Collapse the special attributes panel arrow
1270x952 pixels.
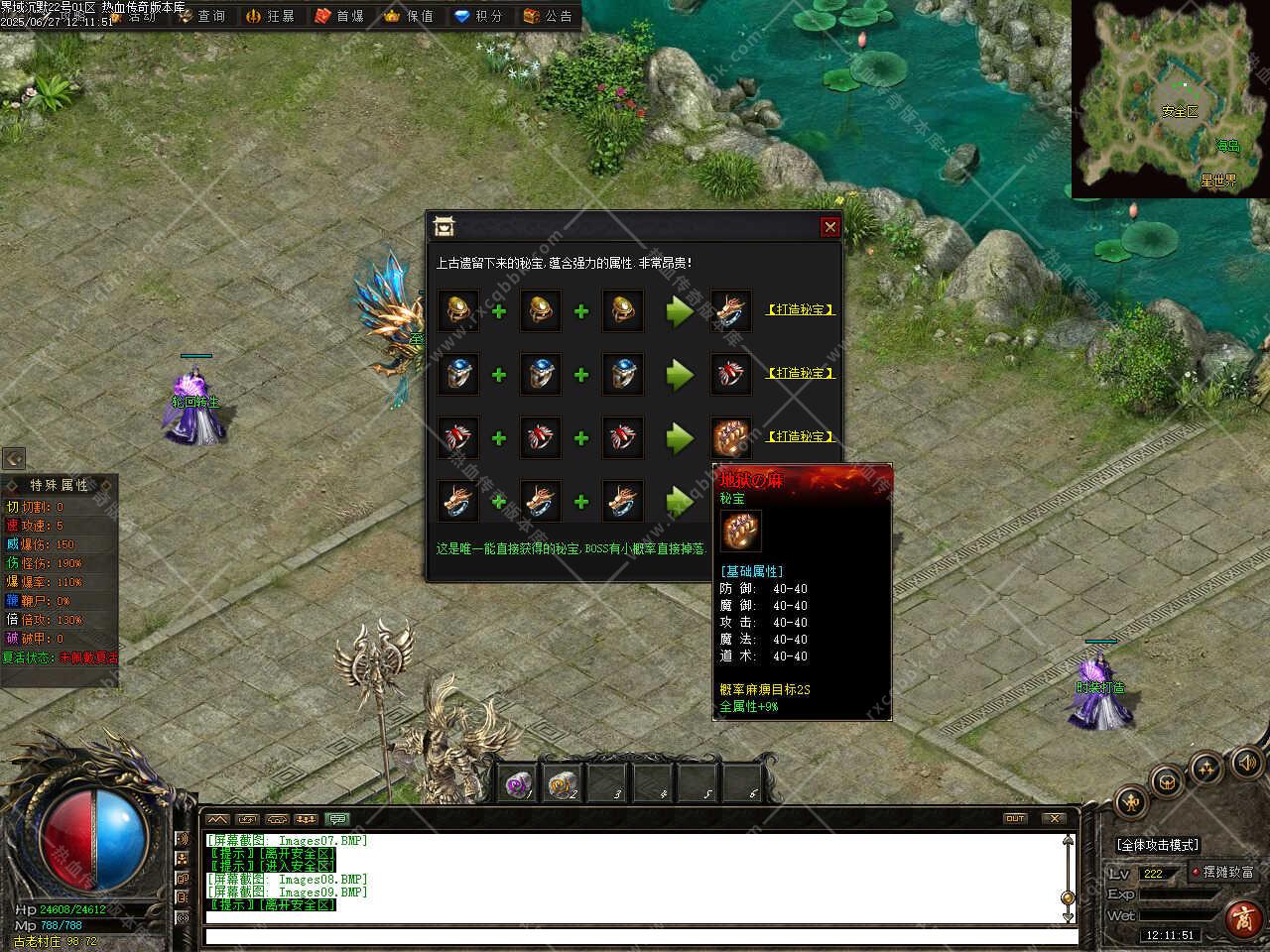[14, 458]
